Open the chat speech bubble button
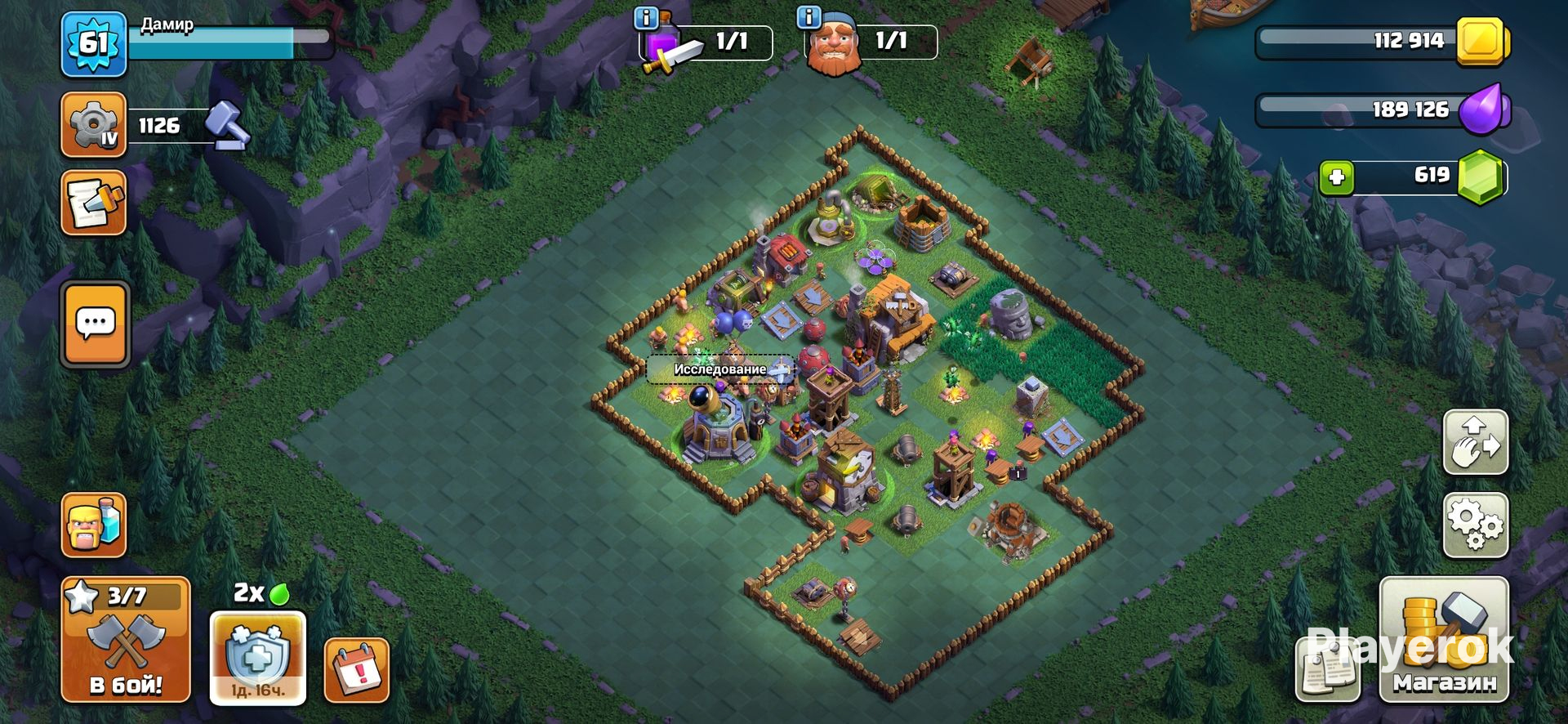The width and height of the screenshot is (1568, 724). 95,324
